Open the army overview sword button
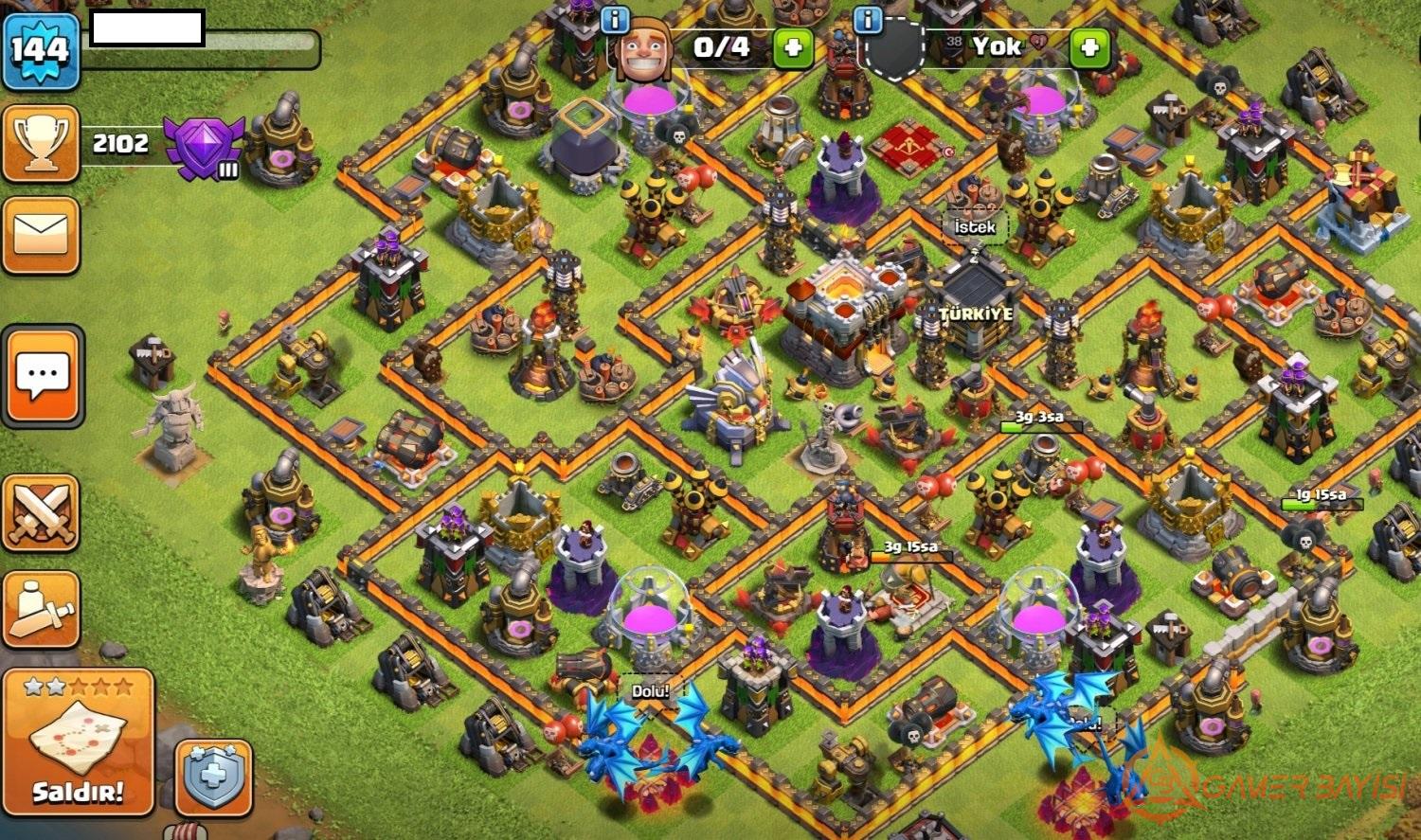Screen dimensions: 1421x840 pos(41,609)
